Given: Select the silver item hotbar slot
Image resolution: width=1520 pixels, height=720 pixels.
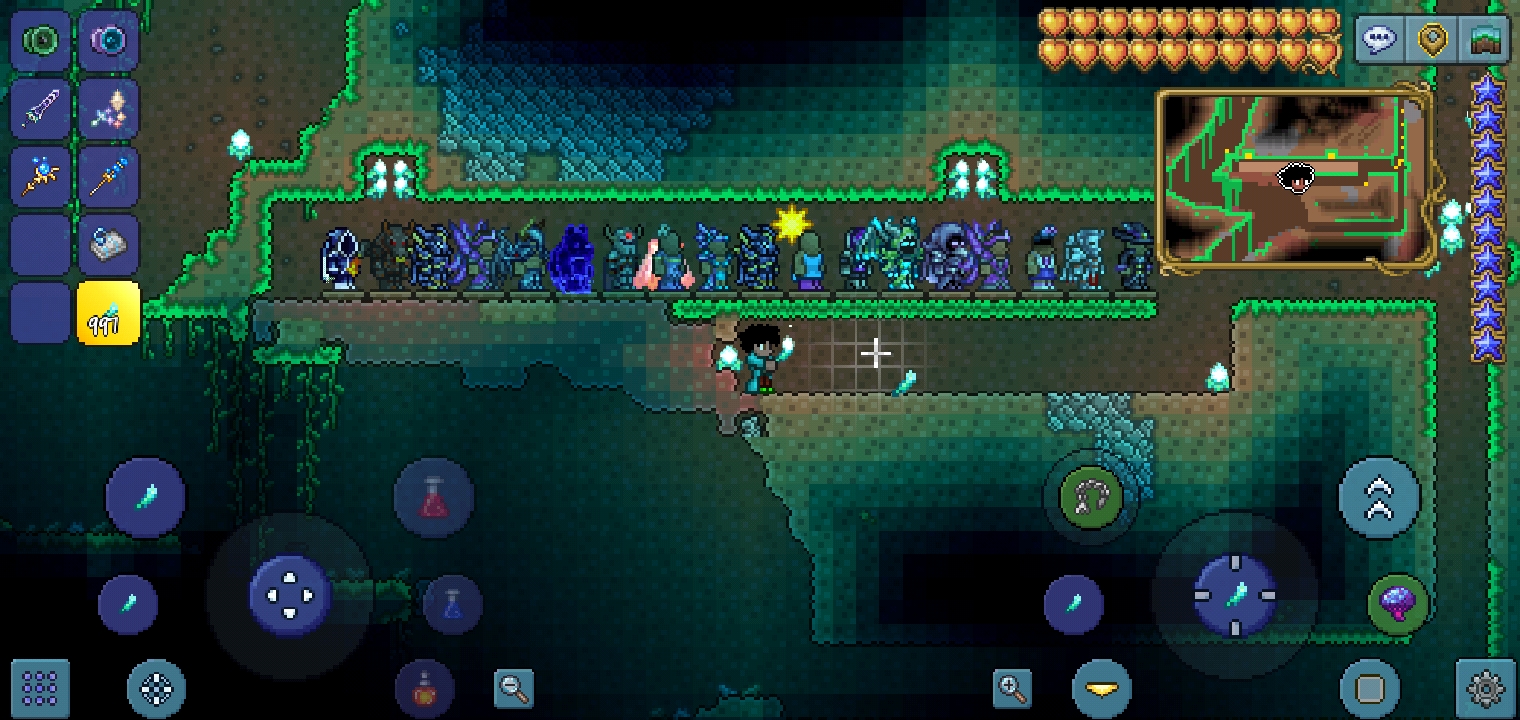Looking at the screenshot, I should 108,245.
